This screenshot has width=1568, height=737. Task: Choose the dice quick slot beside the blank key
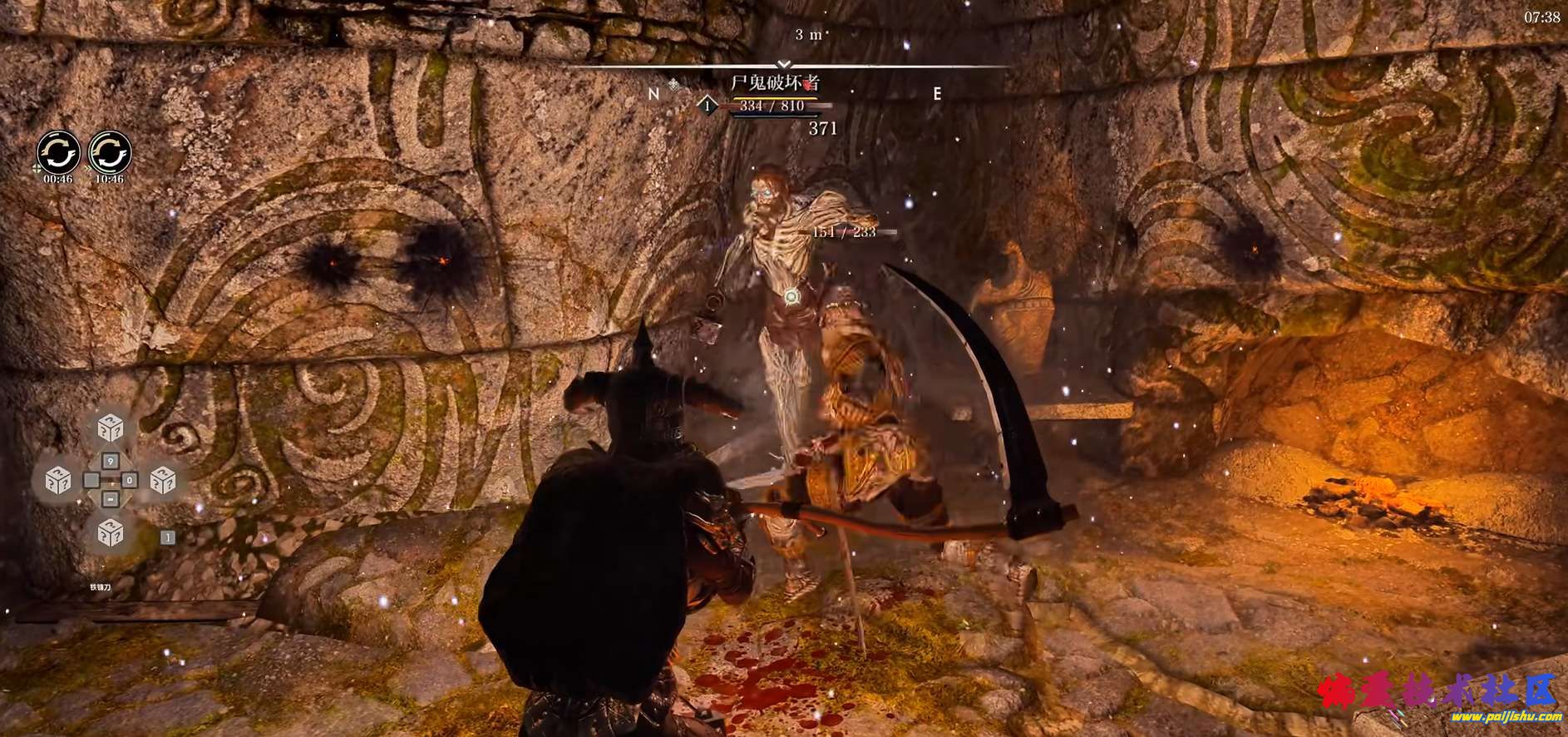click(x=58, y=480)
